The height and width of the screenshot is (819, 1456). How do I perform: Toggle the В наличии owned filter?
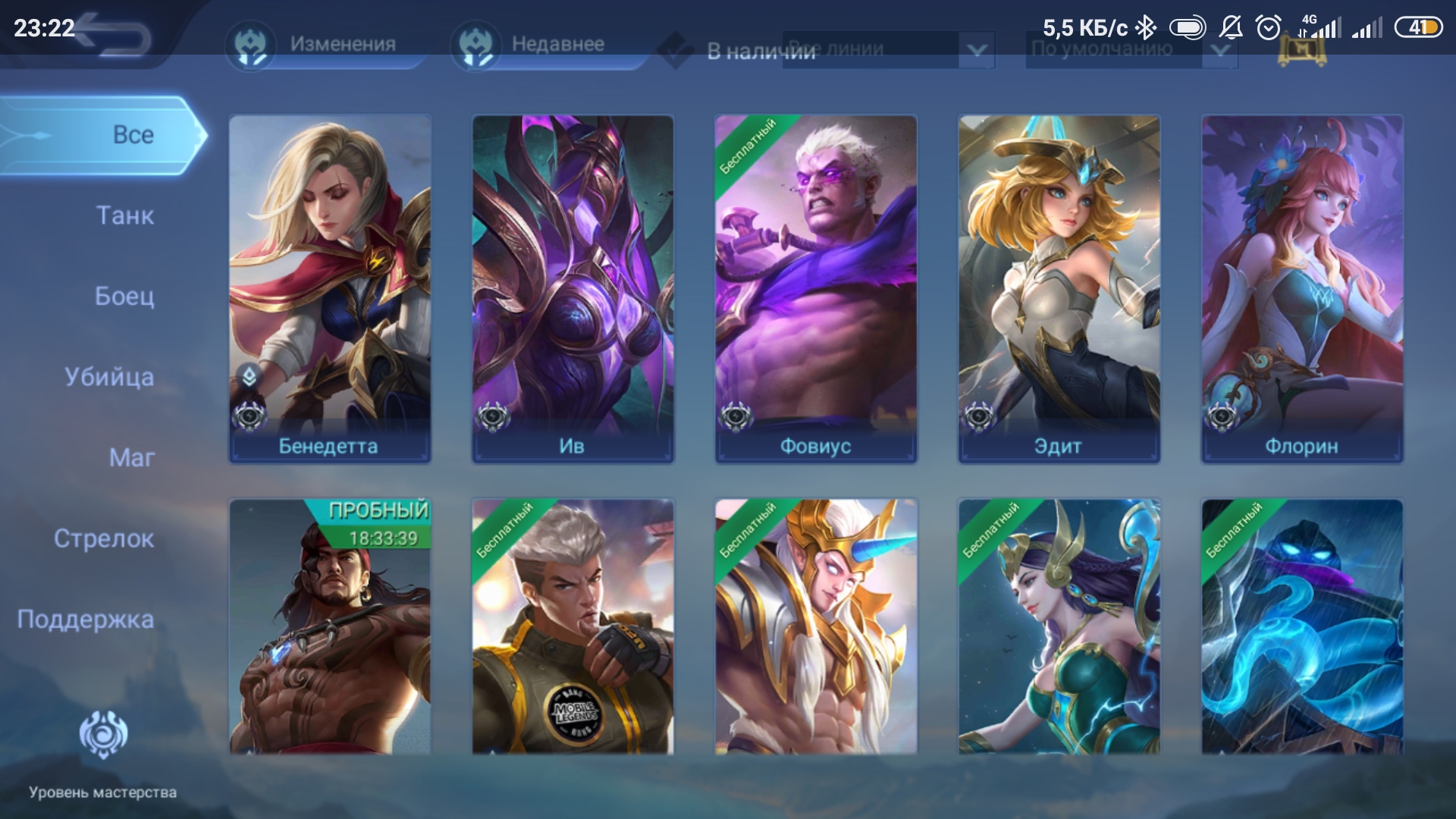[676, 51]
